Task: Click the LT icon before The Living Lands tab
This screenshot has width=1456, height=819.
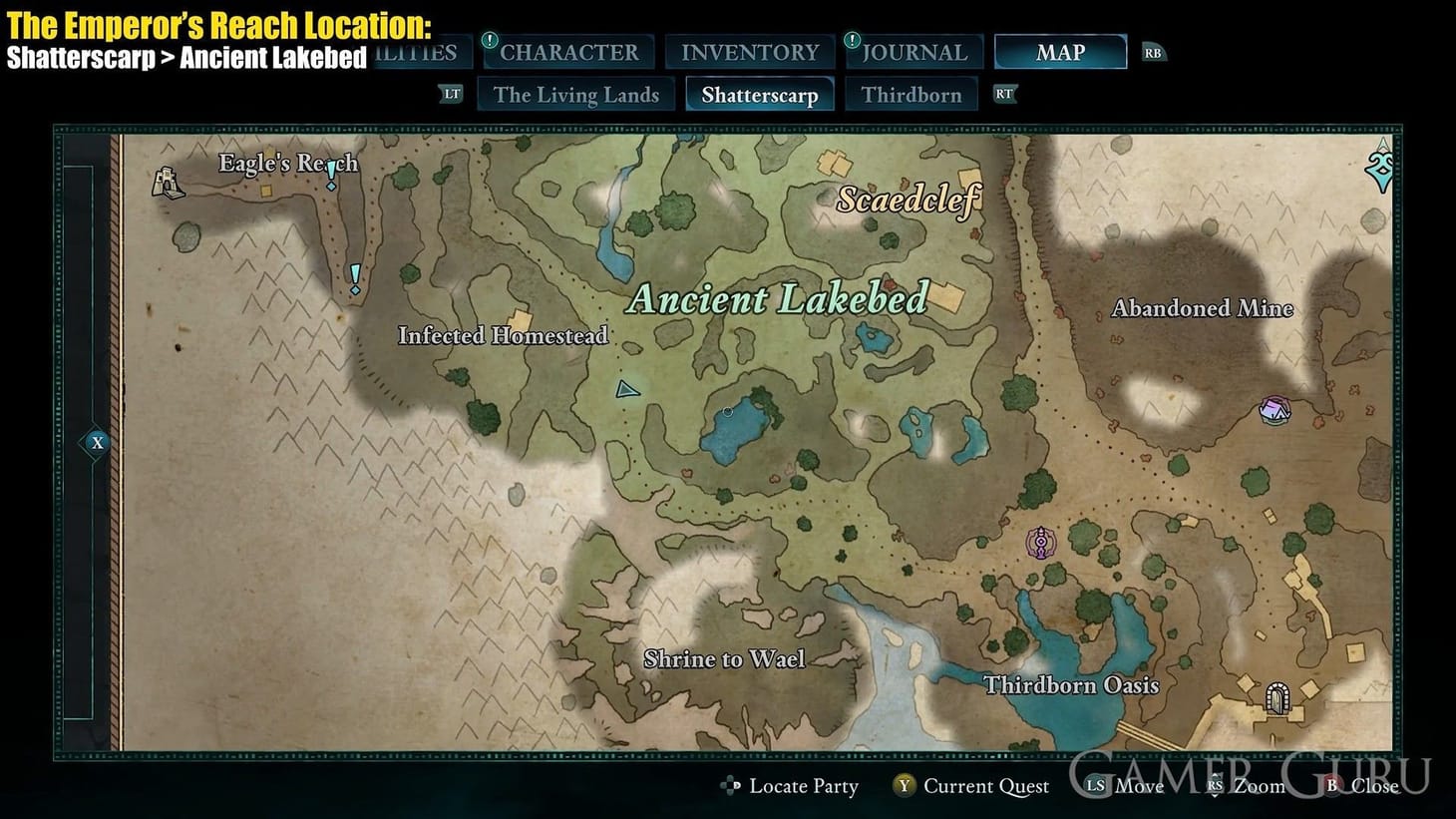Action: pos(452,94)
